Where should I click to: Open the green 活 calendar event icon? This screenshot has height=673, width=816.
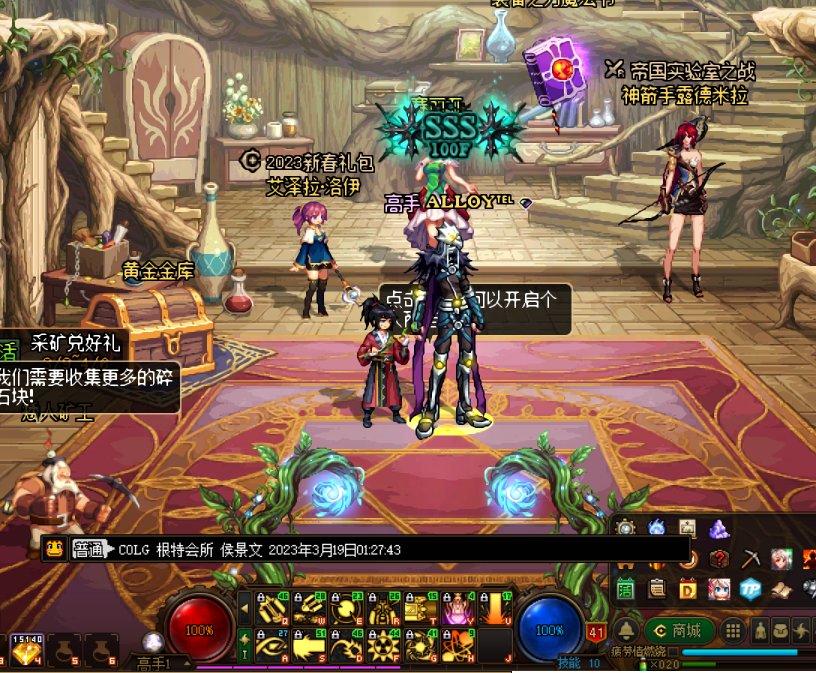point(626,589)
